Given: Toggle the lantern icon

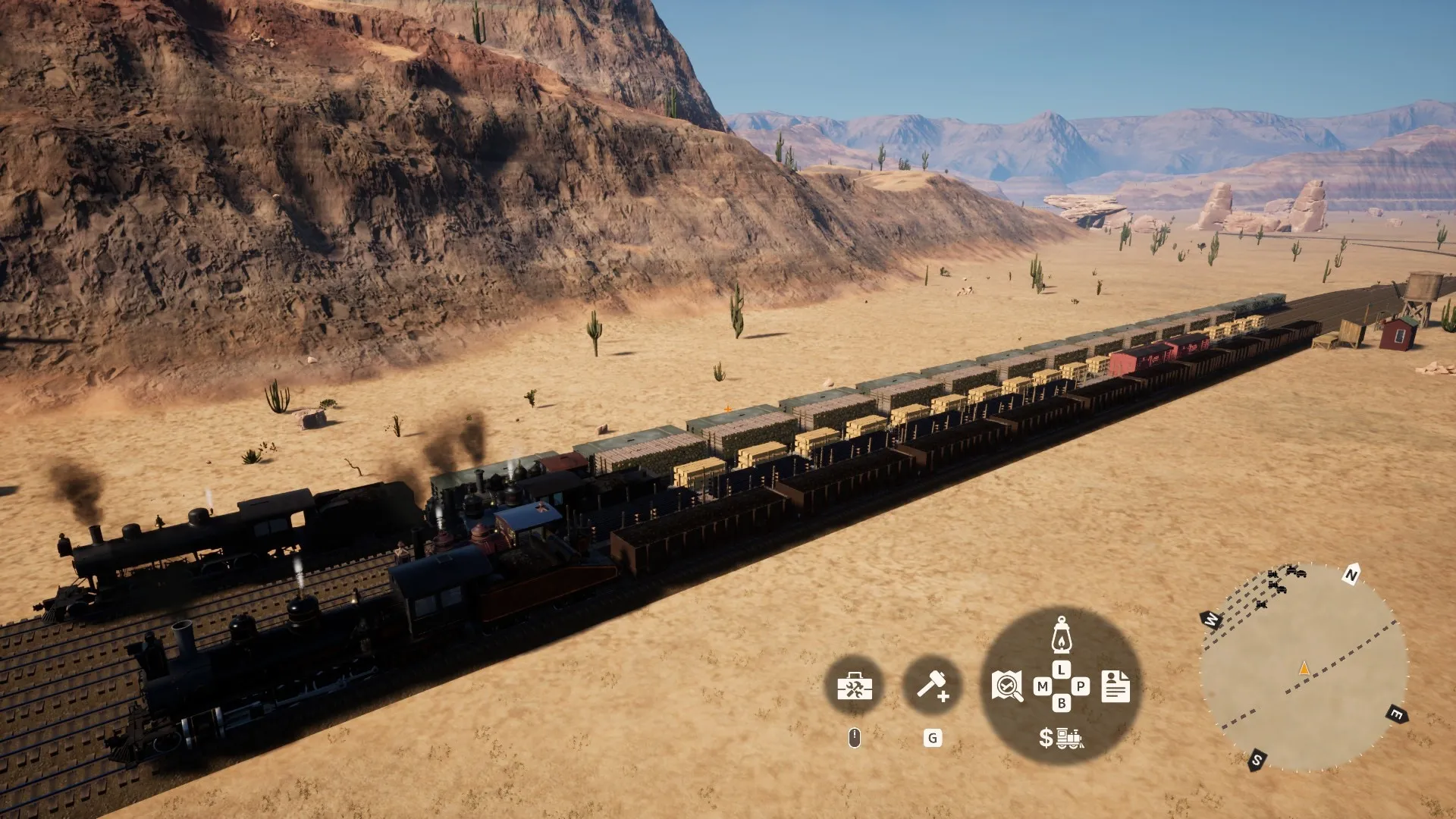Looking at the screenshot, I should (x=1061, y=634).
